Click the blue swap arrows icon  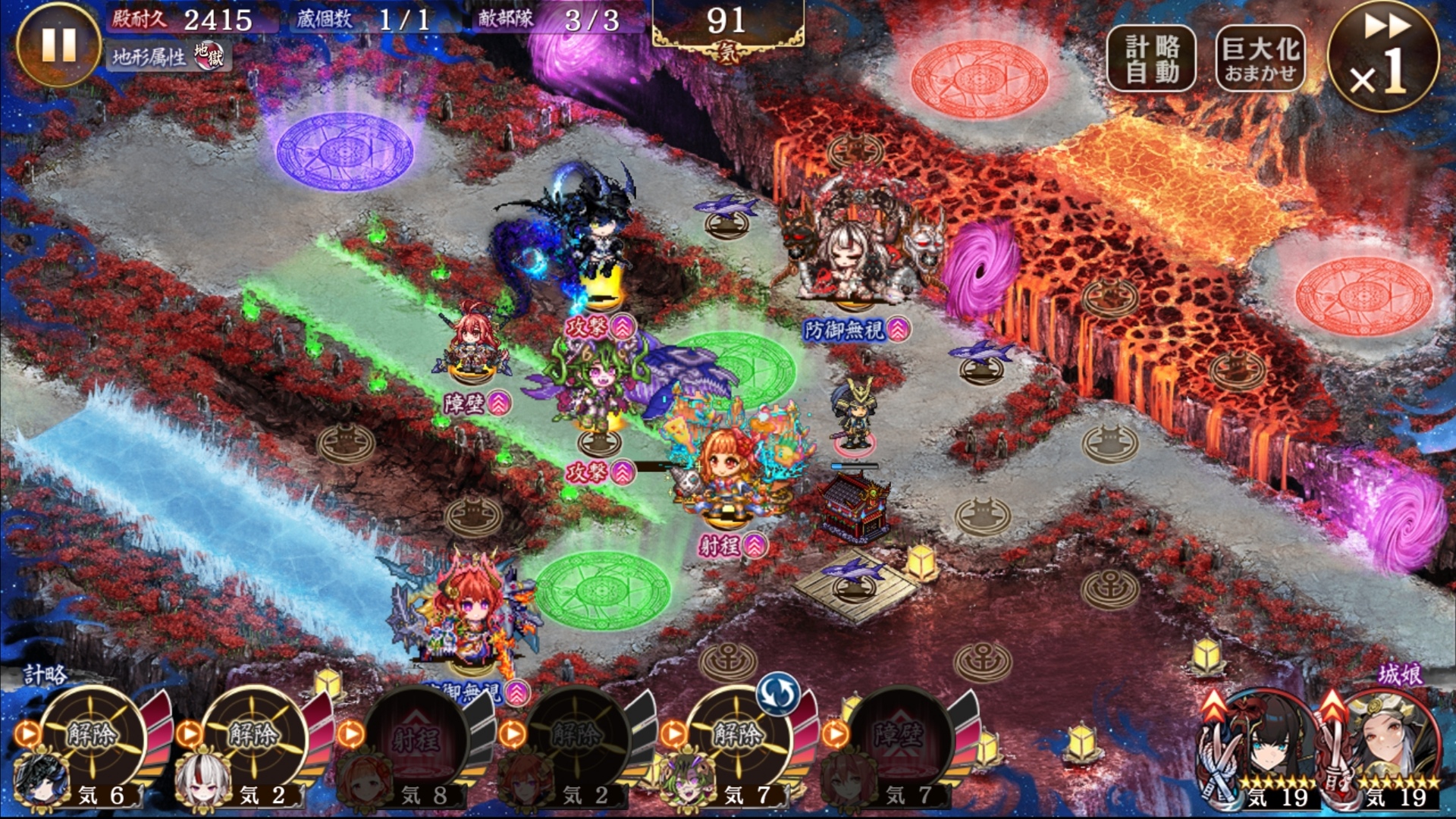778,693
